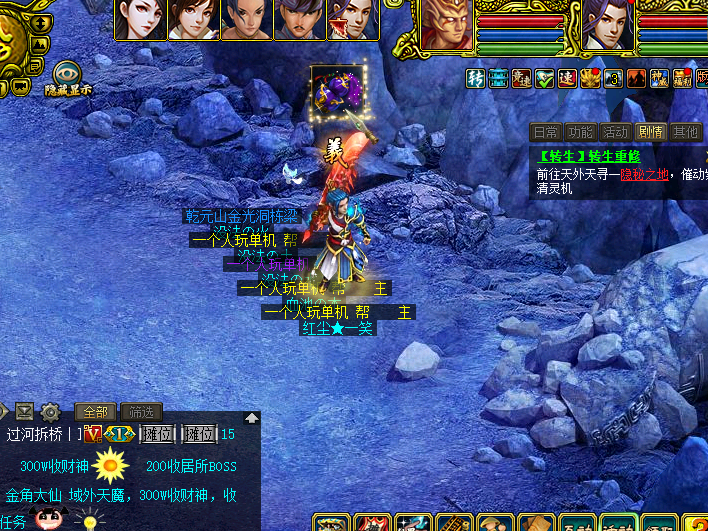The width and height of the screenshot is (708, 531).
Task: Toggle the 隐藏显示 eye icon
Action: click(67, 73)
